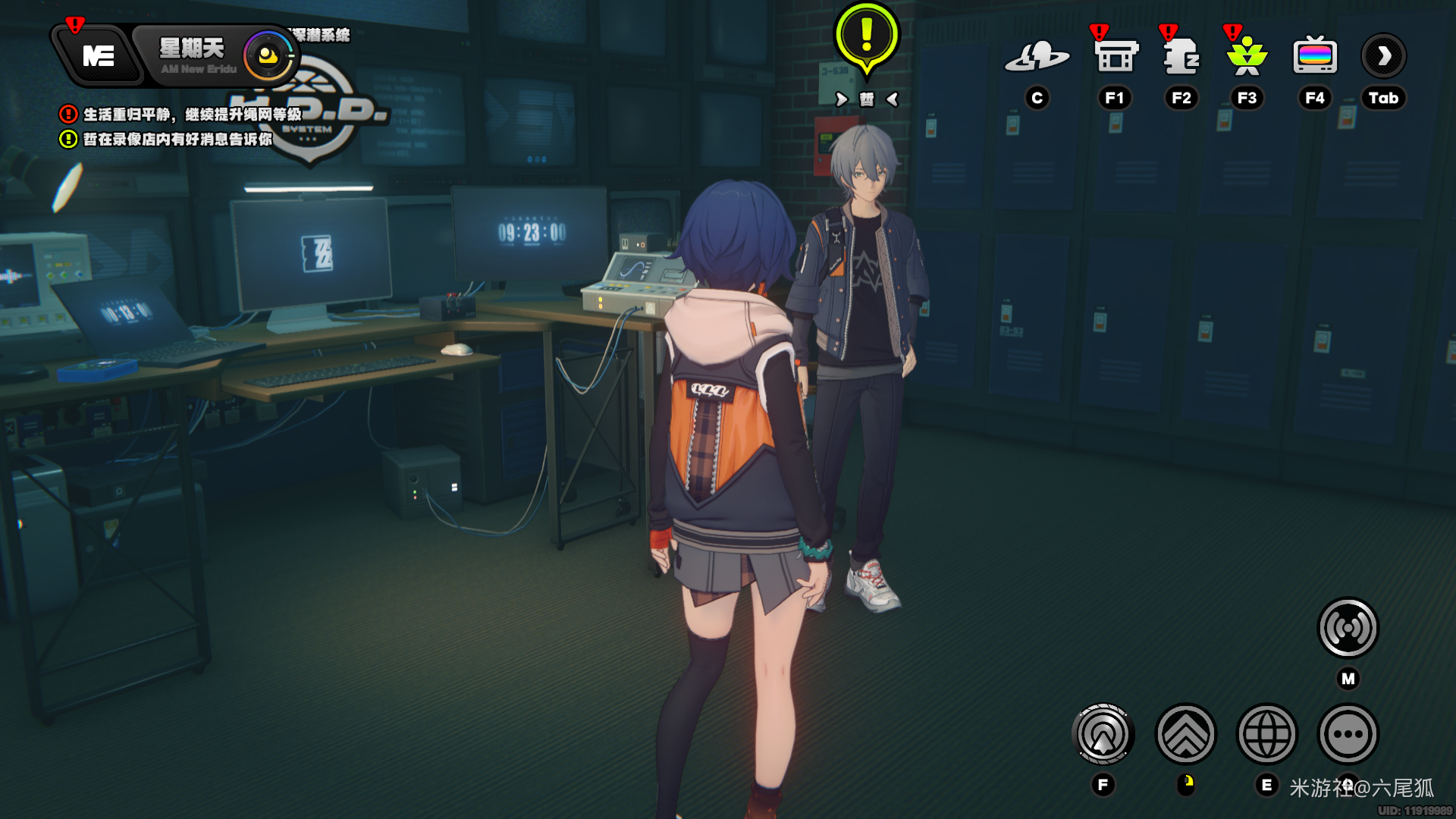Activate the double-chevron sprint button
Screen dimensions: 1456x819
click(1185, 734)
